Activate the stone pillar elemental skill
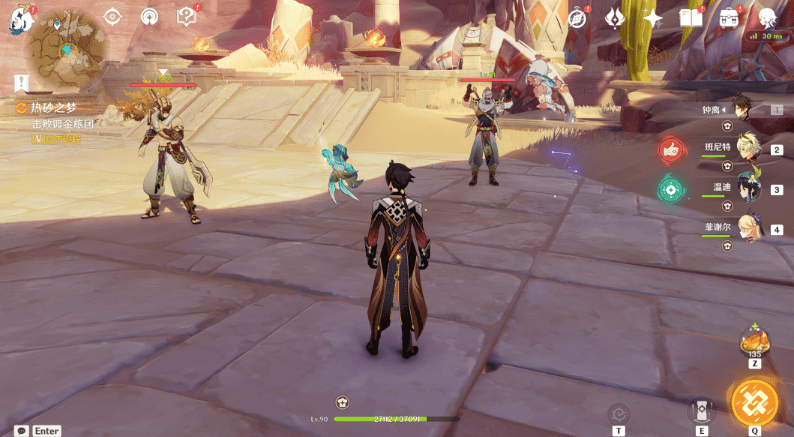 [x=701, y=411]
